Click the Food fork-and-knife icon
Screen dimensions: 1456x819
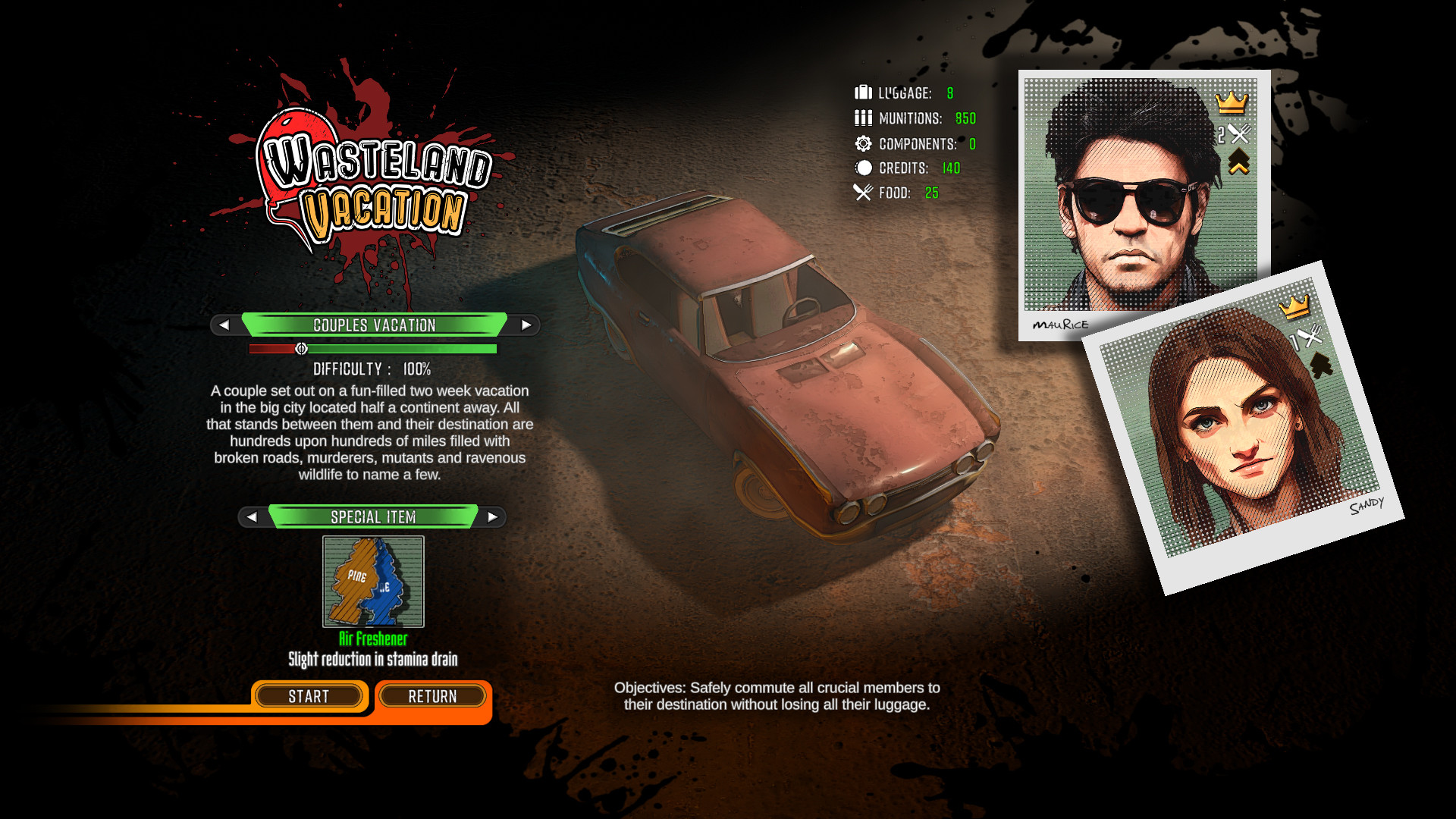(x=861, y=193)
